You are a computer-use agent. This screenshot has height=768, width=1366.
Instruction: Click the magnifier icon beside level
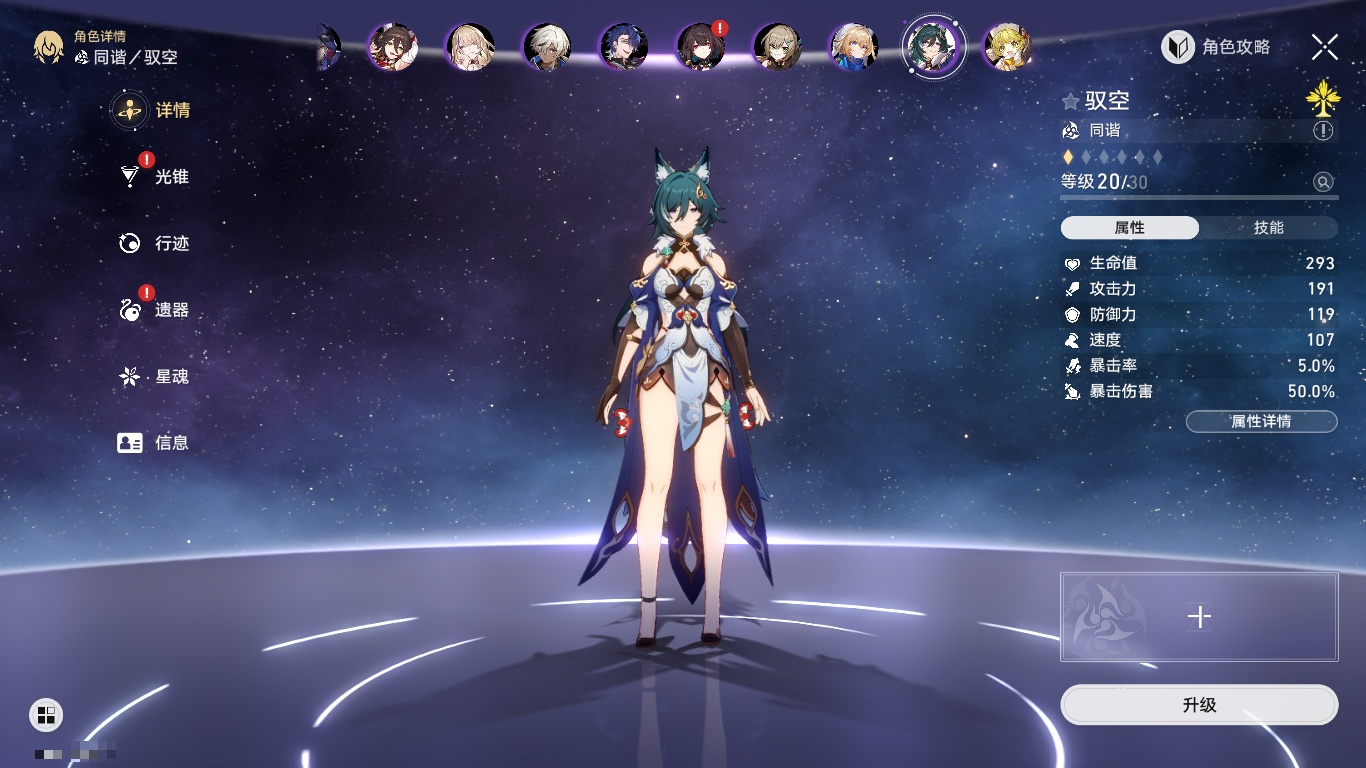[x=1323, y=182]
